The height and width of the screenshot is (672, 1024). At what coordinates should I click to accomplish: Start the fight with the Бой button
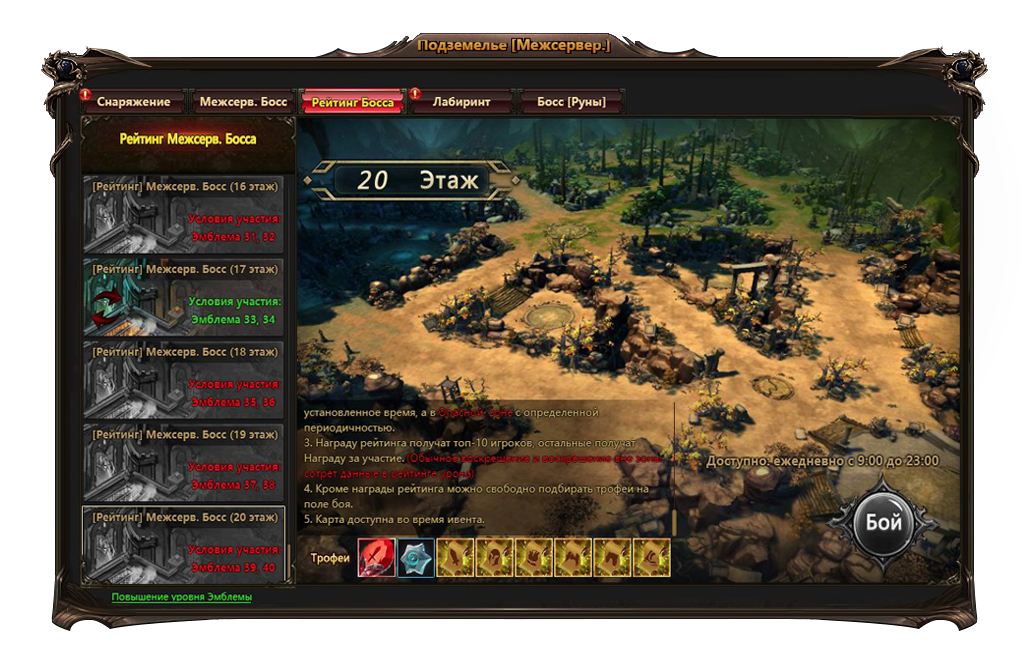[x=883, y=524]
